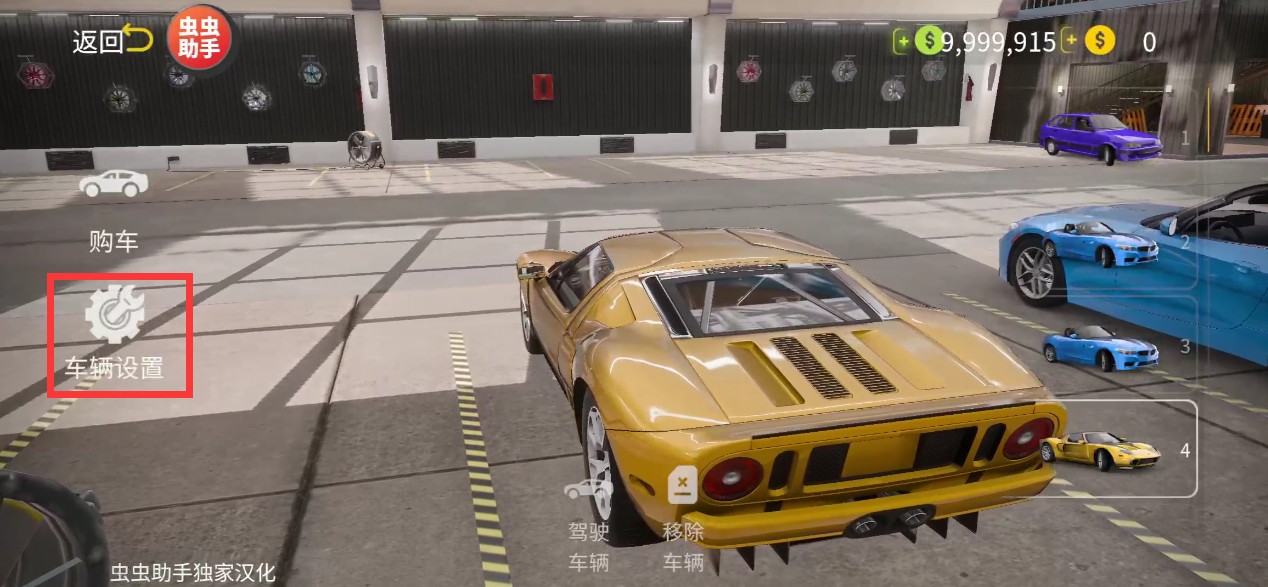
Task: Go back with the 返回 button
Action: (111, 41)
